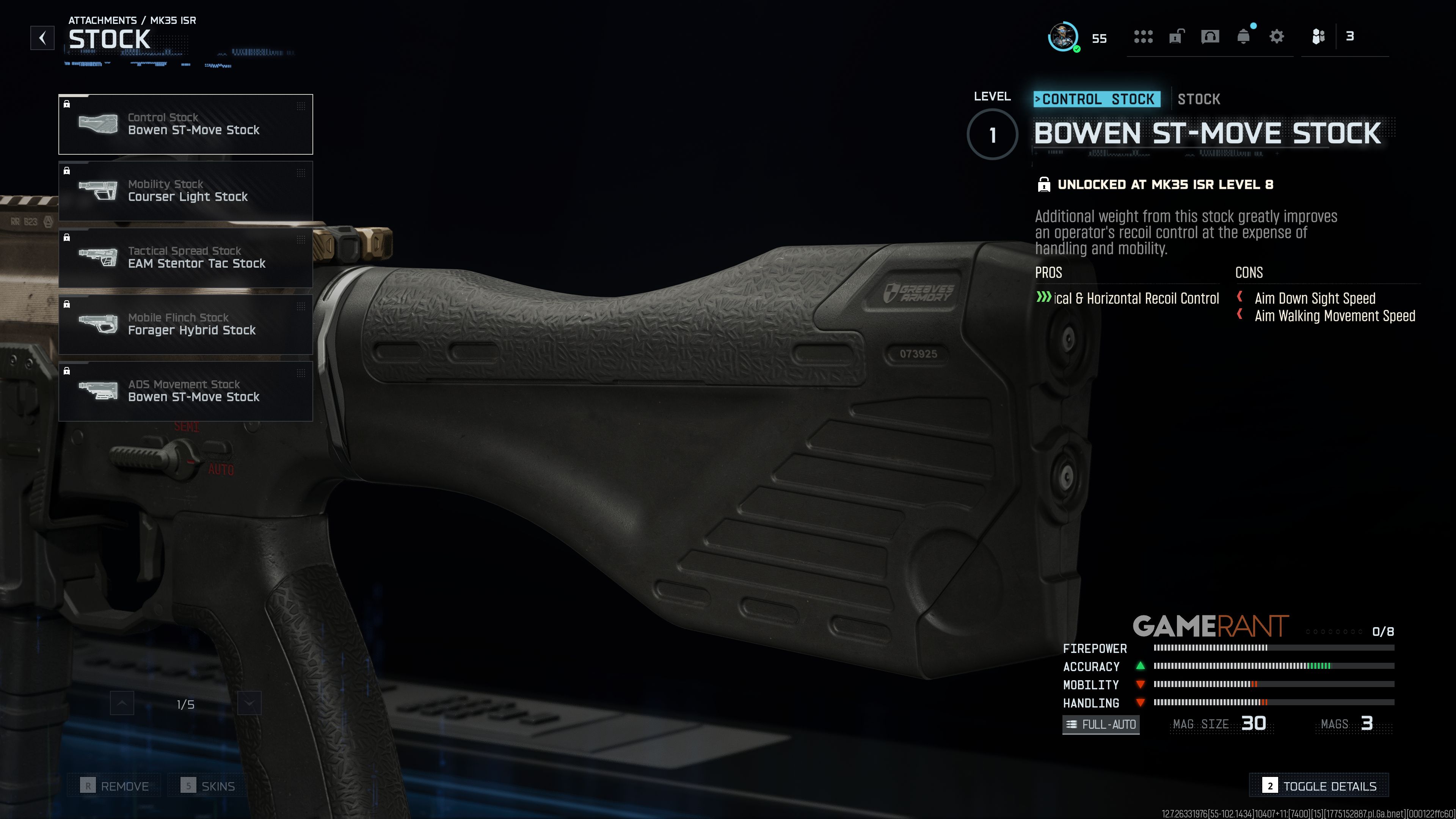Pick the EAM Stentor Tac Stock

[x=185, y=258]
